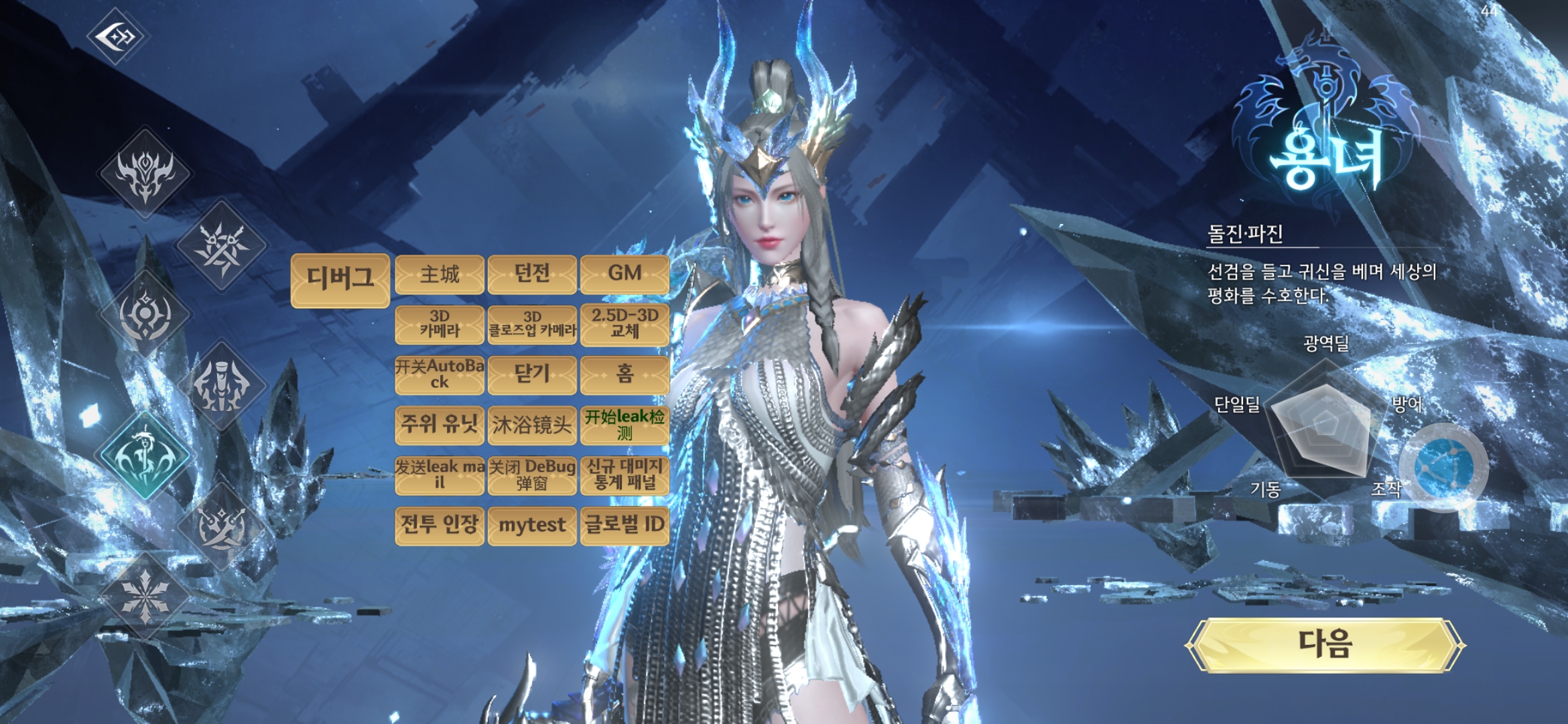This screenshot has width=1568, height=724.
Task: Open the GM debug menu
Action: [625, 274]
